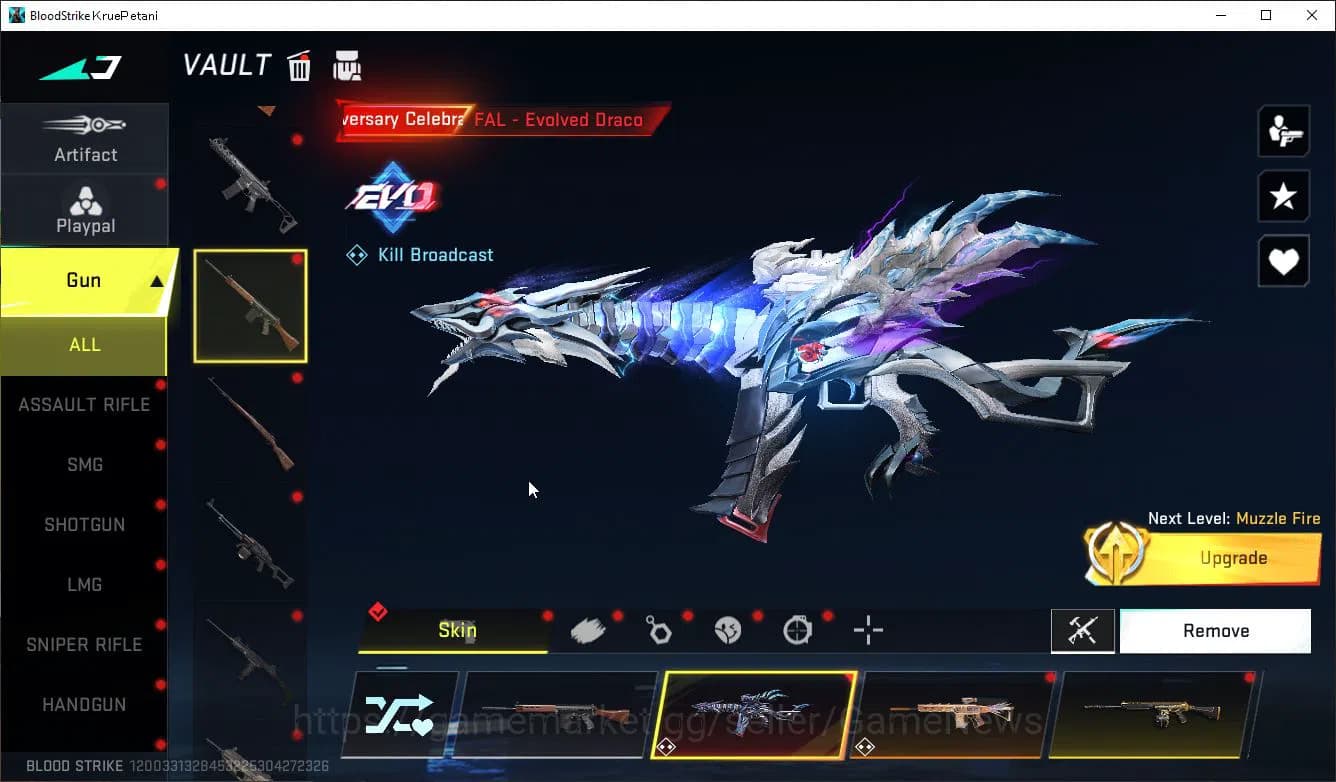Open the weapon inspect pose icon
The image size is (1336, 782).
click(1284, 130)
